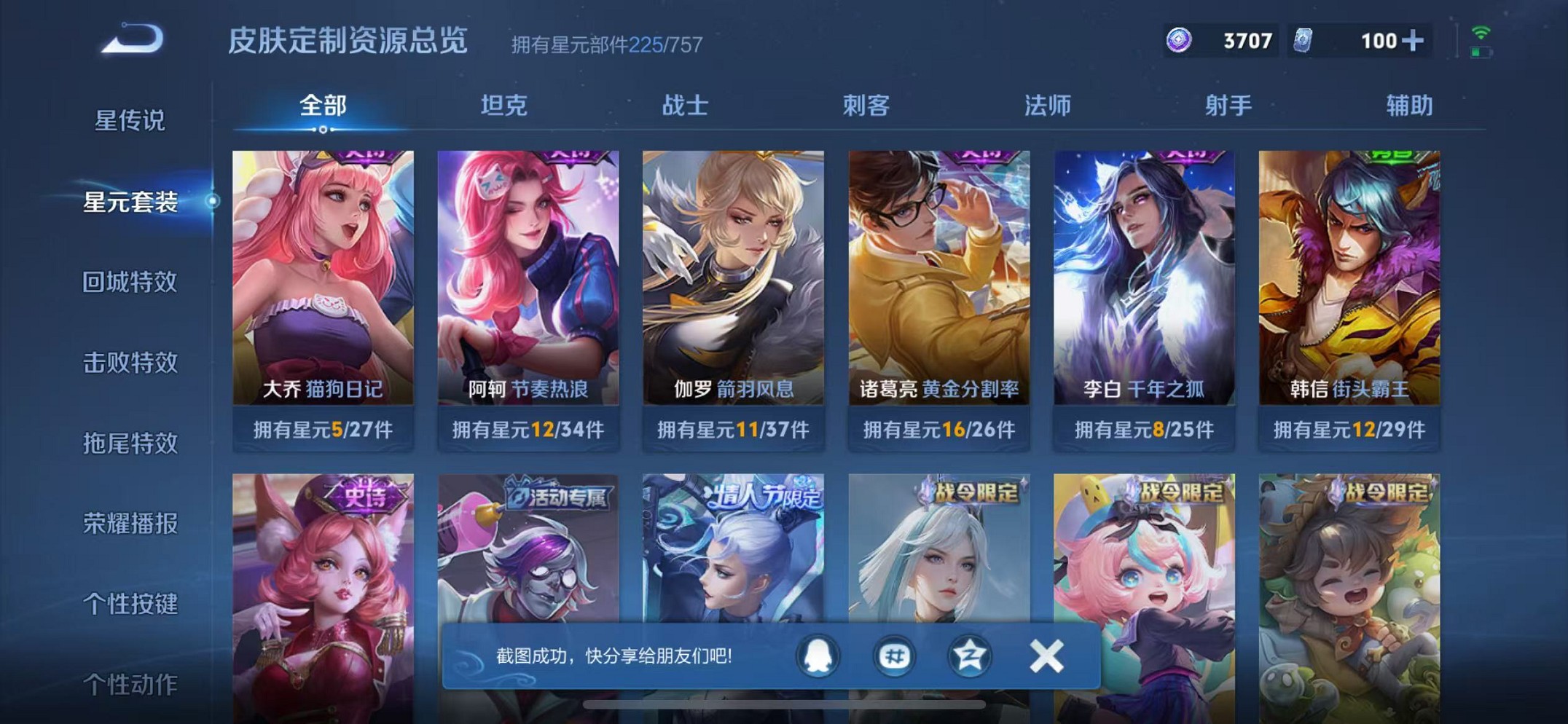Share screenshot via the star share icon

[969, 655]
